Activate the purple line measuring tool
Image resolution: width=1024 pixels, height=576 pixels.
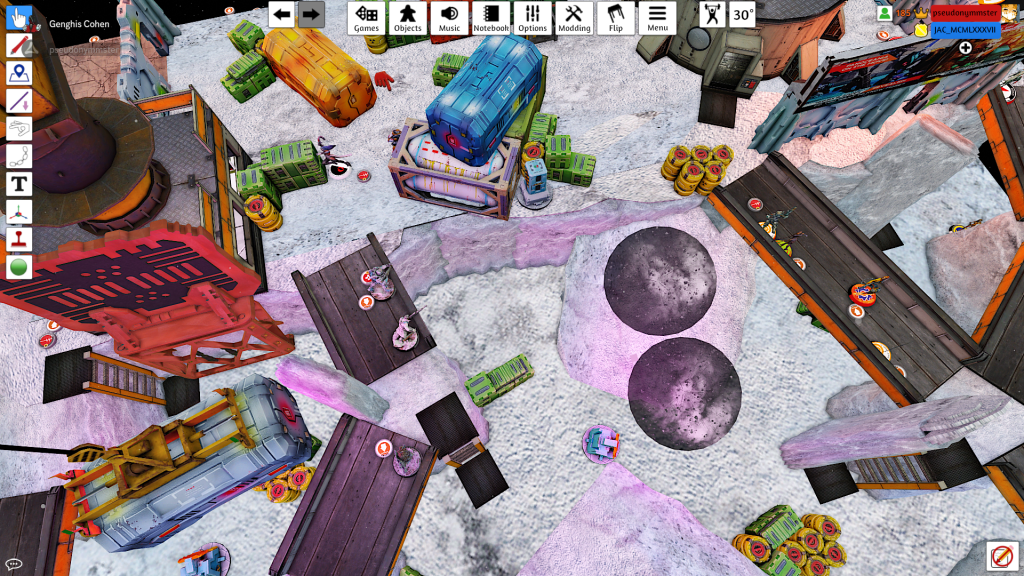click(19, 101)
